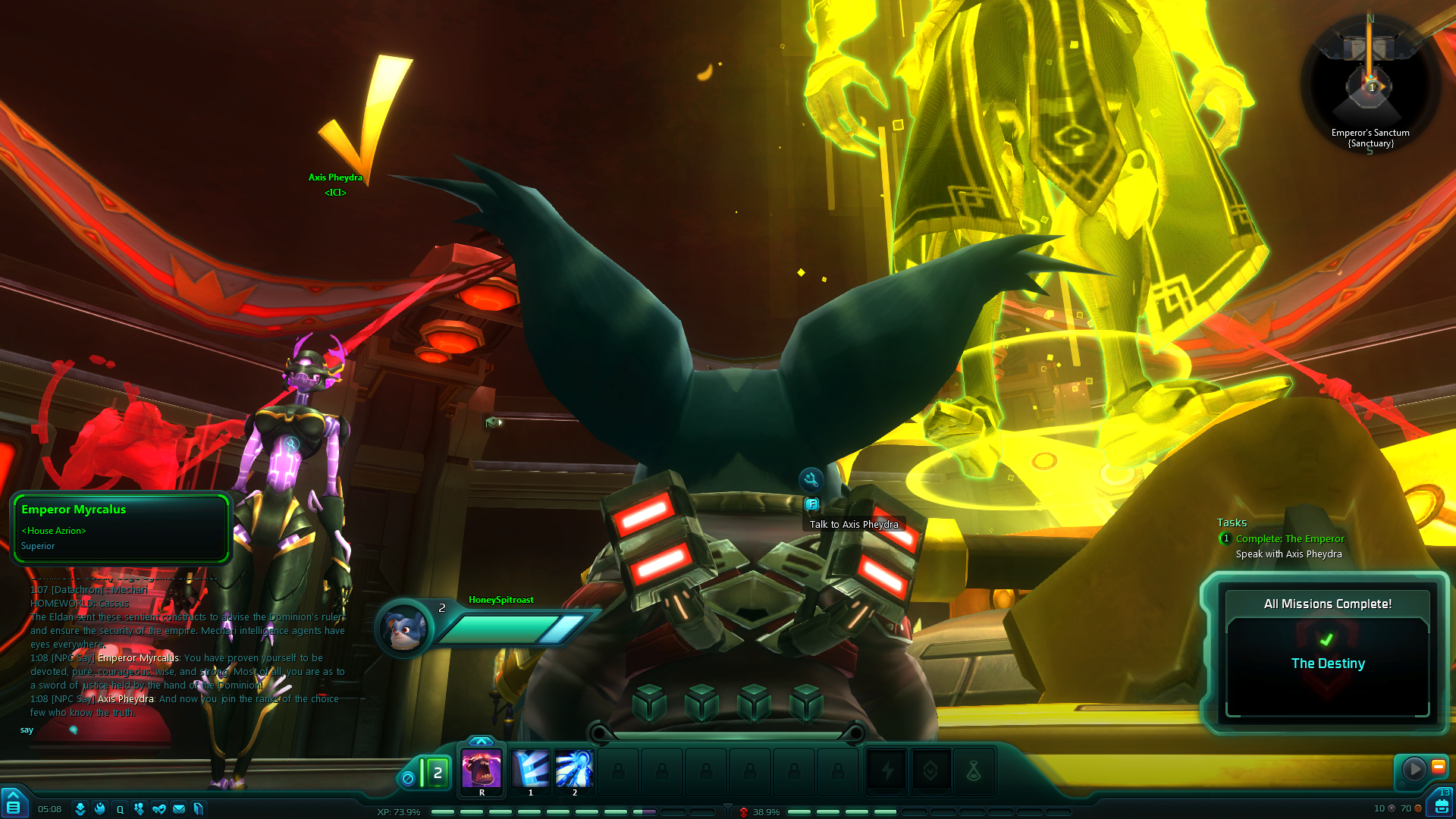Expand the arrow tab above the ability bar

click(x=481, y=741)
